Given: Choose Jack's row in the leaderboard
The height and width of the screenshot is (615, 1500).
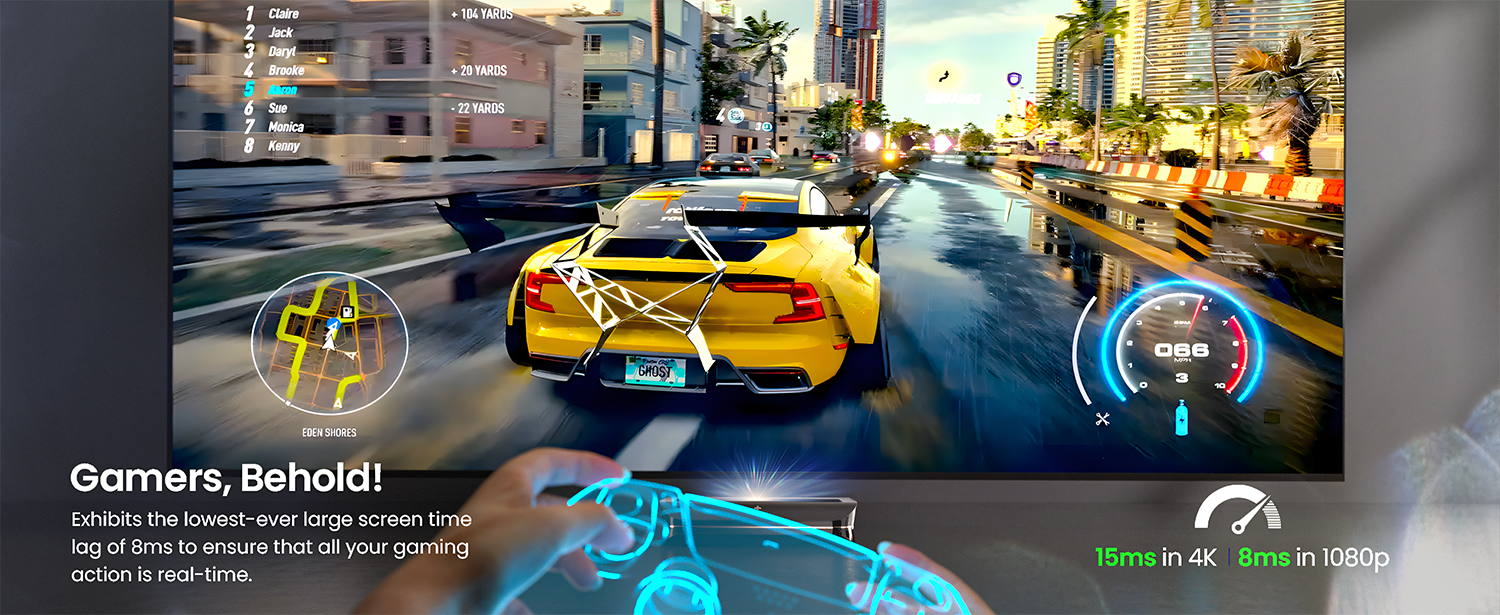Looking at the screenshot, I should click(280, 33).
